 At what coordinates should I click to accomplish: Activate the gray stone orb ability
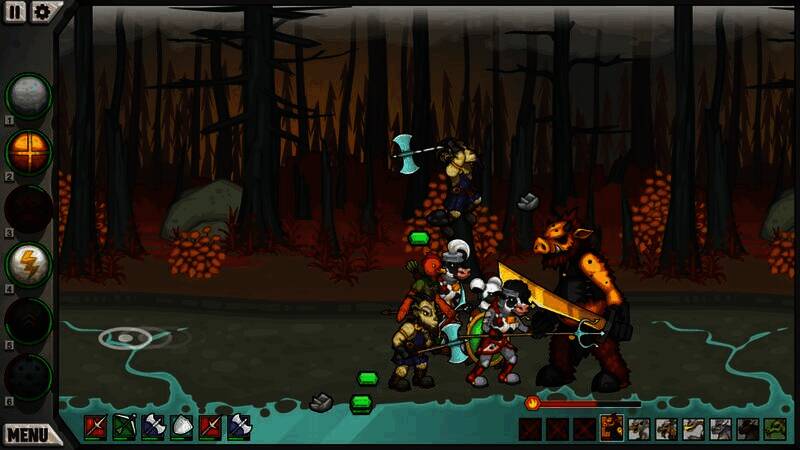28,95
